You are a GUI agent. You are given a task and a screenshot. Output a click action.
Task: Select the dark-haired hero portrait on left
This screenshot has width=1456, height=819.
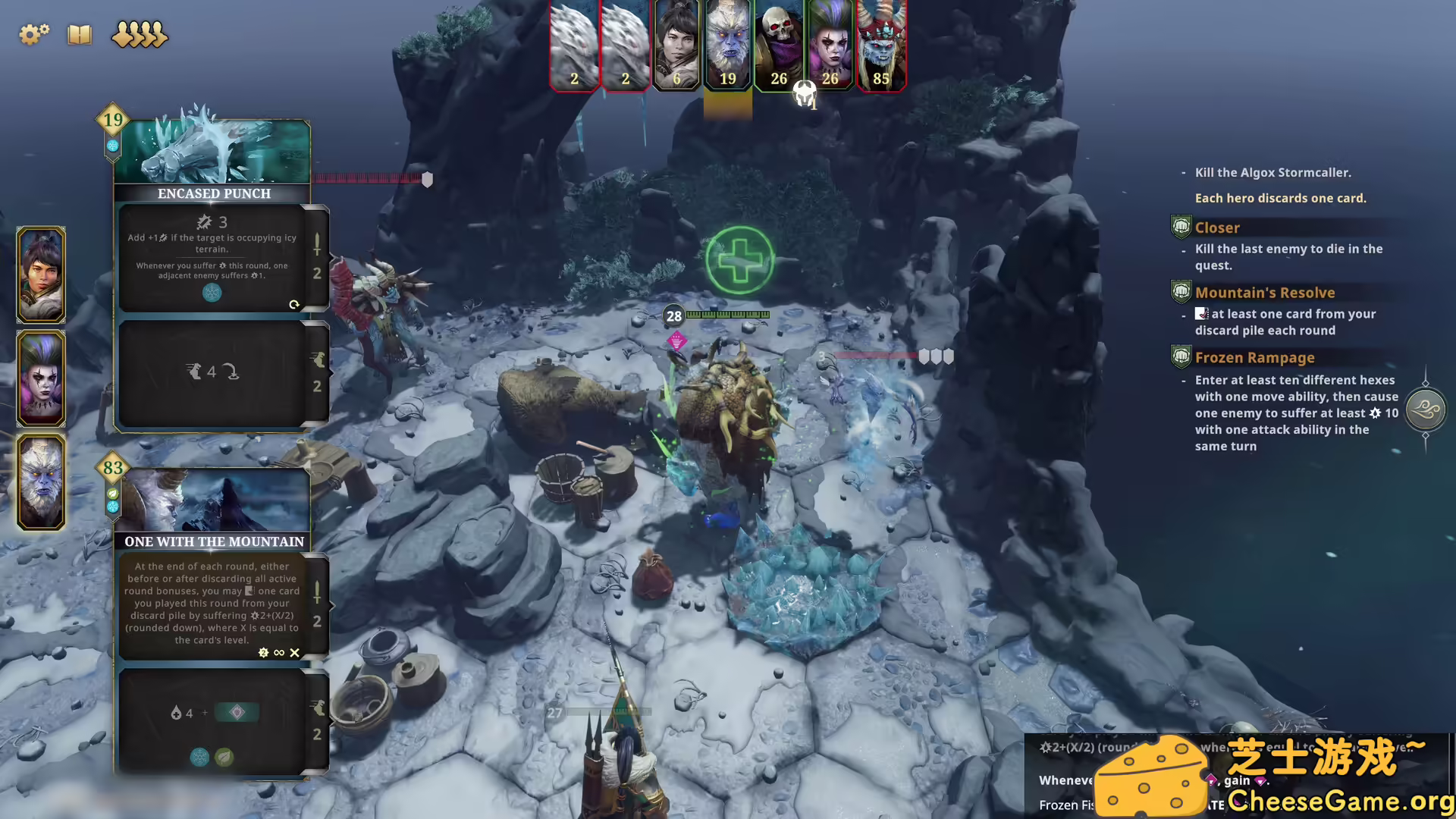41,275
